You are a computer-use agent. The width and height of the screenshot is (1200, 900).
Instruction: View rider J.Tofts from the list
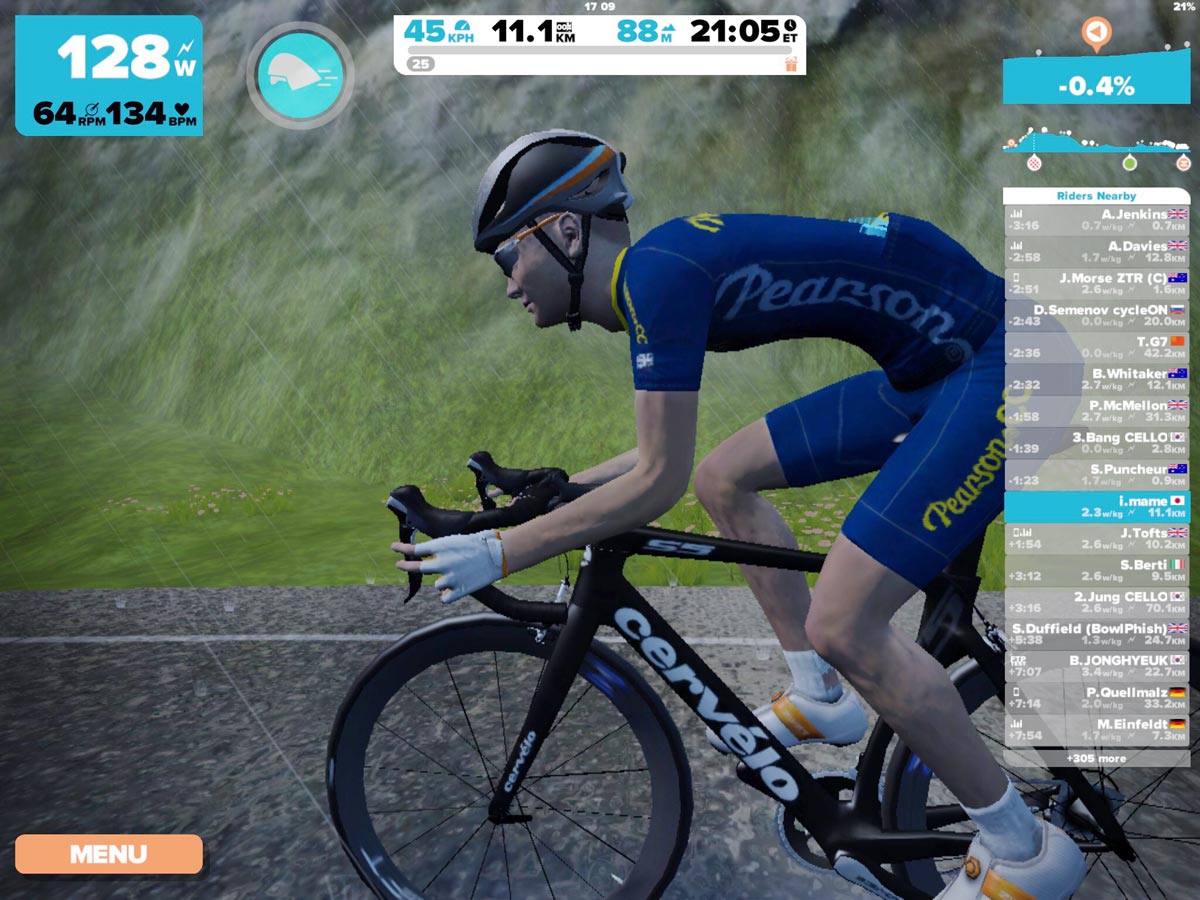coord(1096,538)
